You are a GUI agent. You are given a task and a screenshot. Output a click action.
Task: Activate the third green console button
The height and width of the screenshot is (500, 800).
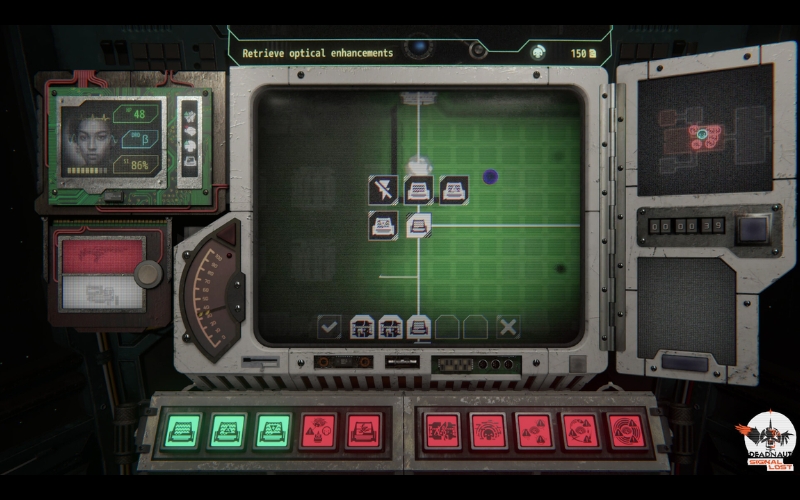click(x=272, y=431)
